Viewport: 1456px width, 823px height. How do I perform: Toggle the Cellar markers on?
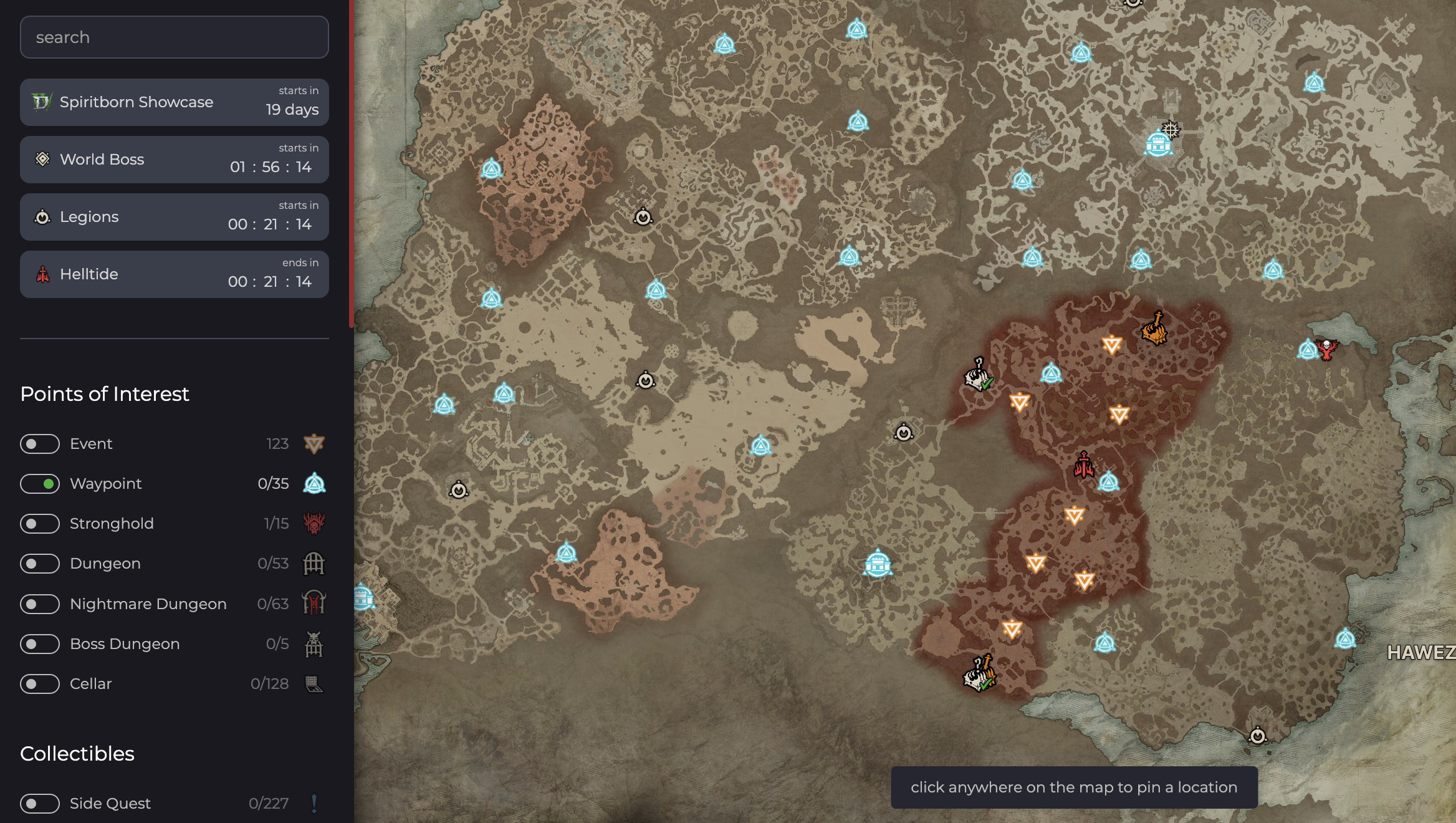click(40, 684)
